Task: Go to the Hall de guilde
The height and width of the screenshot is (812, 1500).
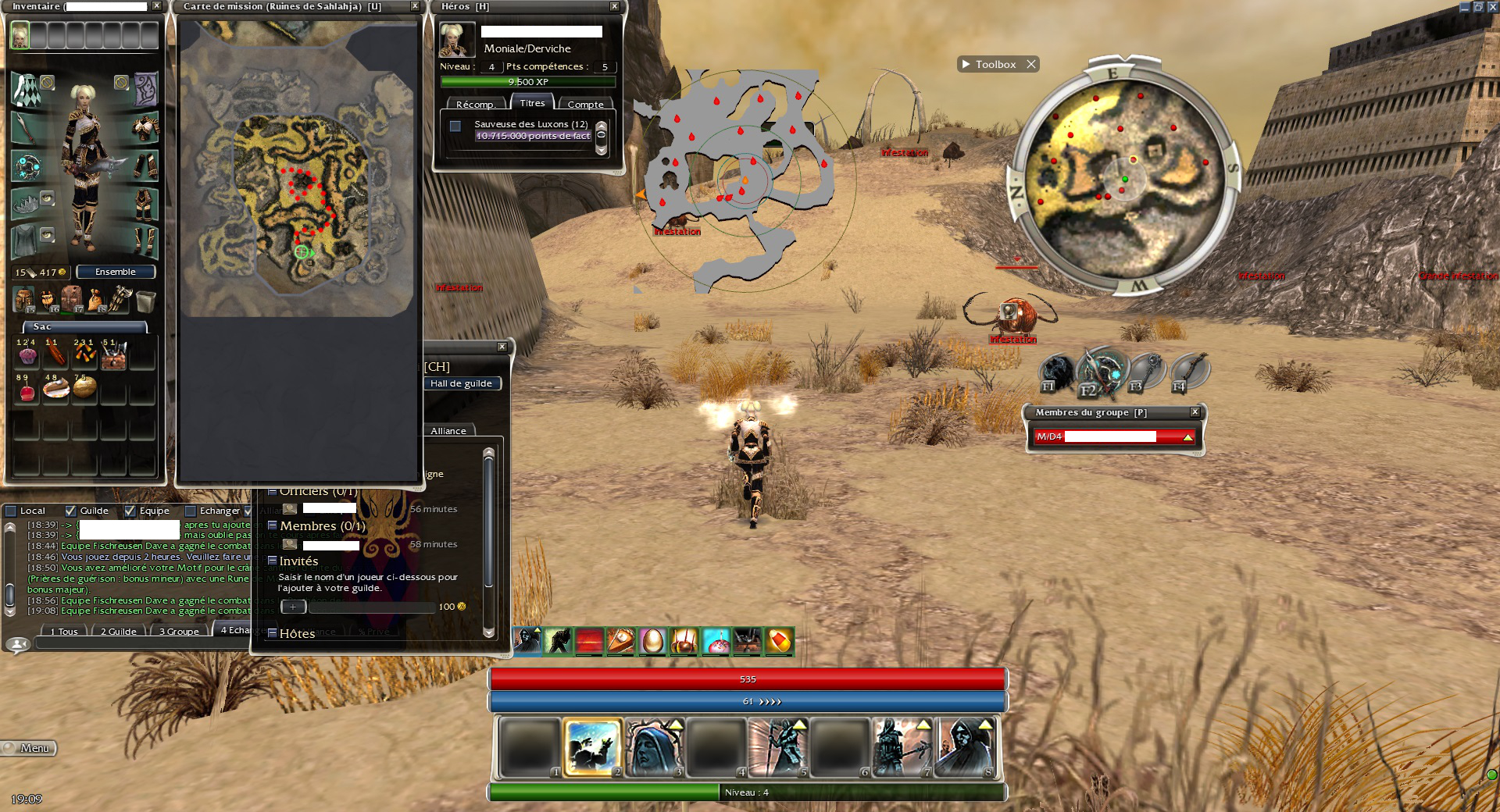Action: tap(461, 383)
